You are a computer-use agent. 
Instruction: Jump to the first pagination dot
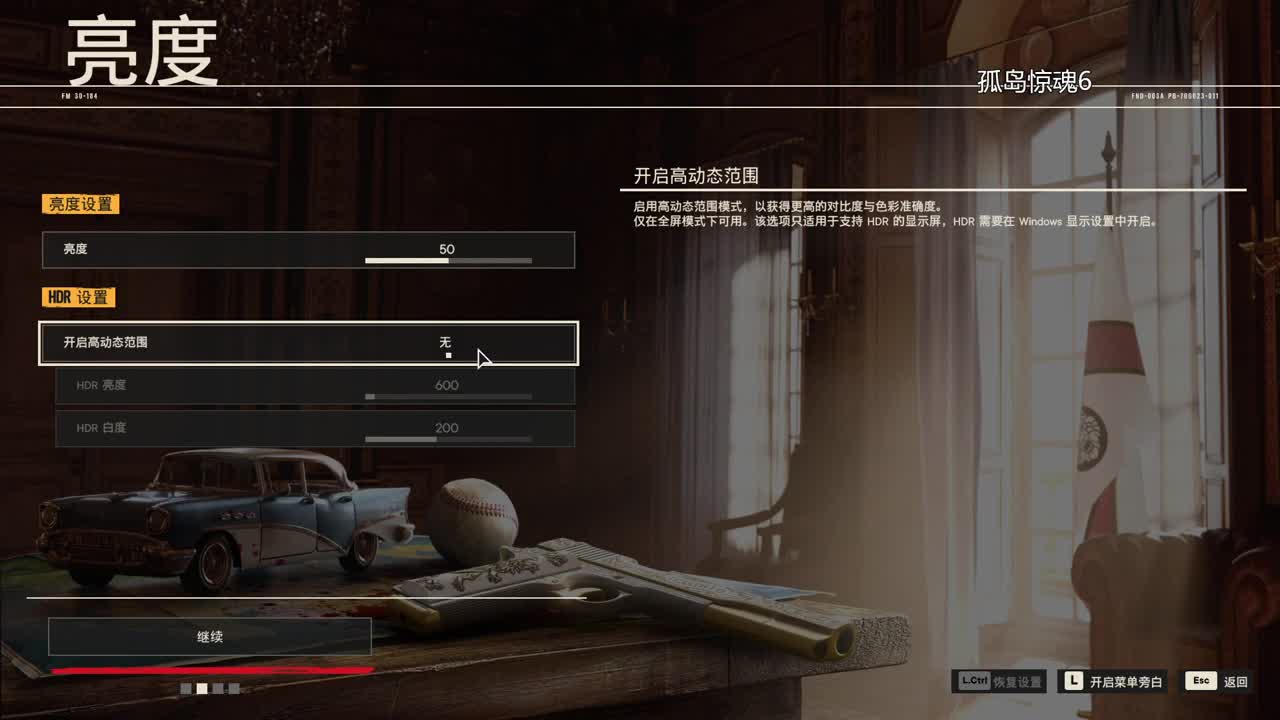(x=185, y=688)
